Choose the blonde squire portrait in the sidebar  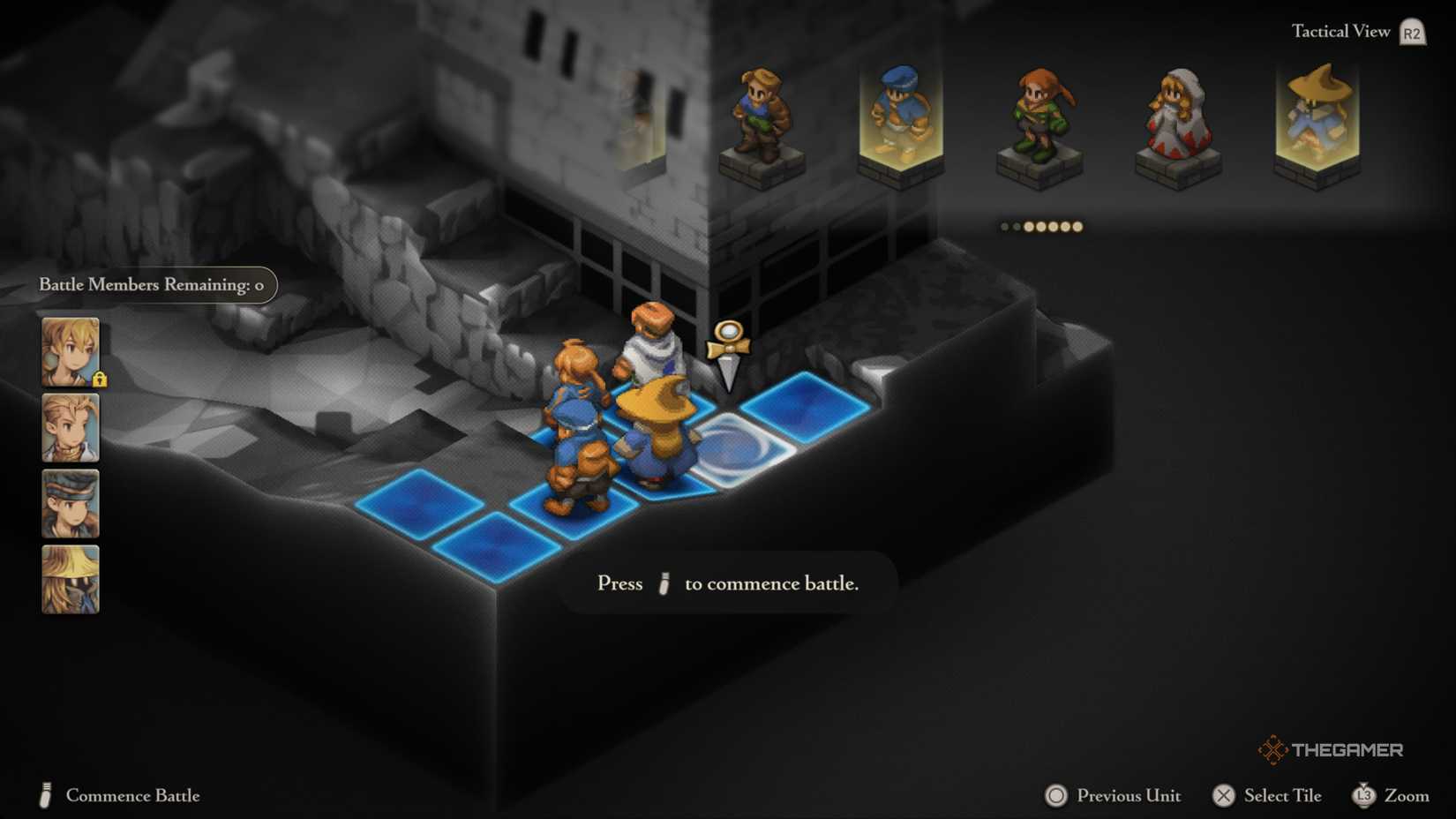point(70,430)
